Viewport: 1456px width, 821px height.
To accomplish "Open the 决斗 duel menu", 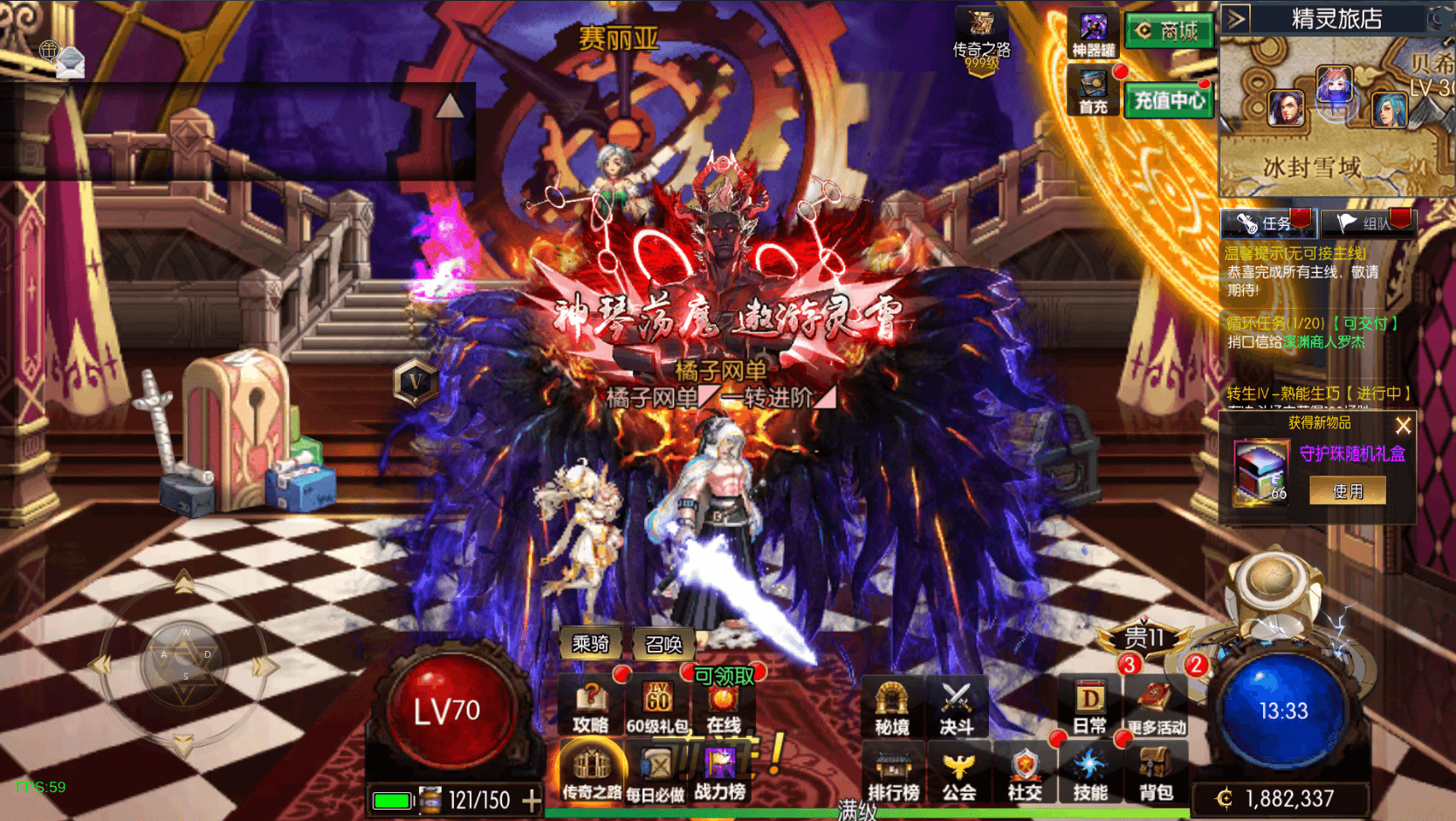I will pos(957,708).
